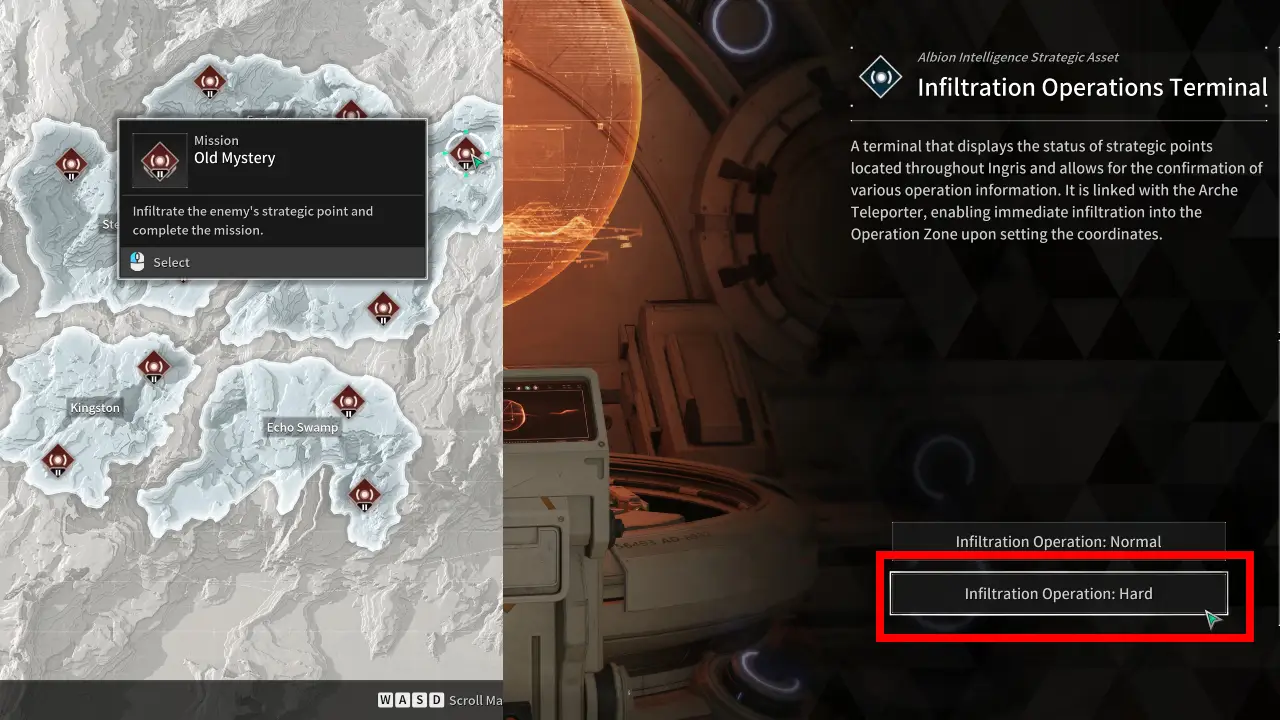The image size is (1280, 720).
Task: Choose Infiltration Operation: Normal
Action: [x=1058, y=541]
